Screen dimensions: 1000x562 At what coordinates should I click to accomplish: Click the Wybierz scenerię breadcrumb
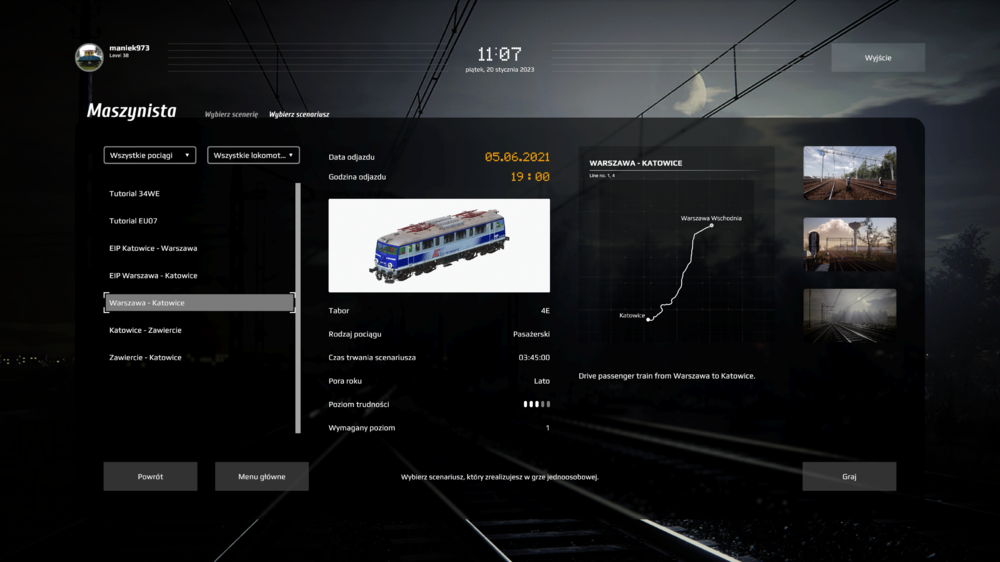231,114
